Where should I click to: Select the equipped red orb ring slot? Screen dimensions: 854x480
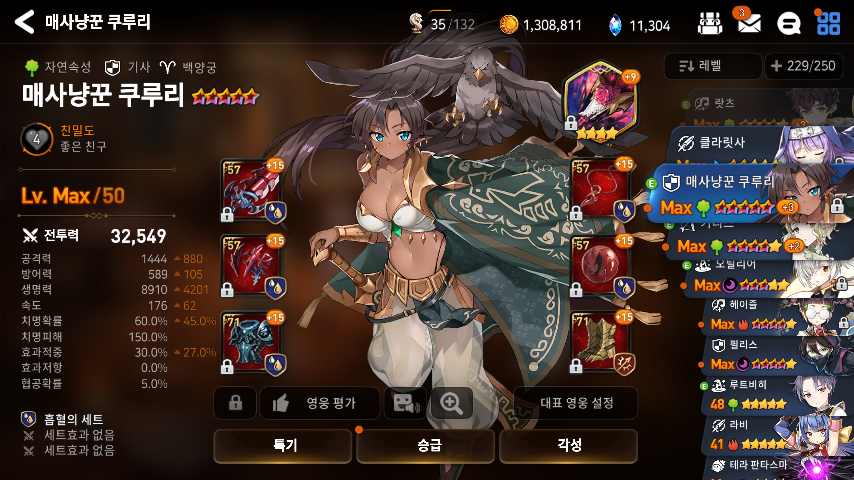click(x=599, y=265)
